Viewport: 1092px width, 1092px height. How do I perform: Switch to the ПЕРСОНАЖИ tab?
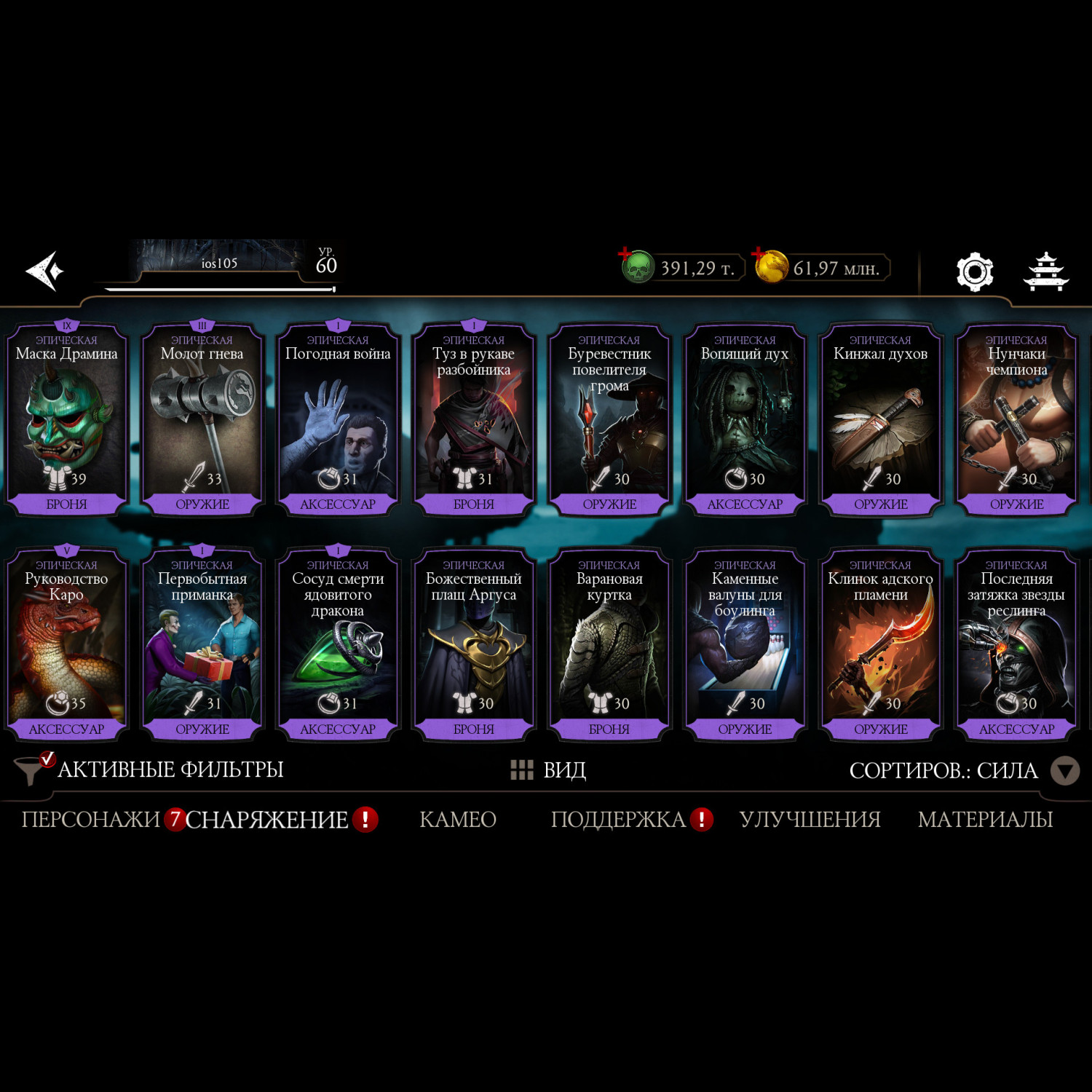click(90, 820)
